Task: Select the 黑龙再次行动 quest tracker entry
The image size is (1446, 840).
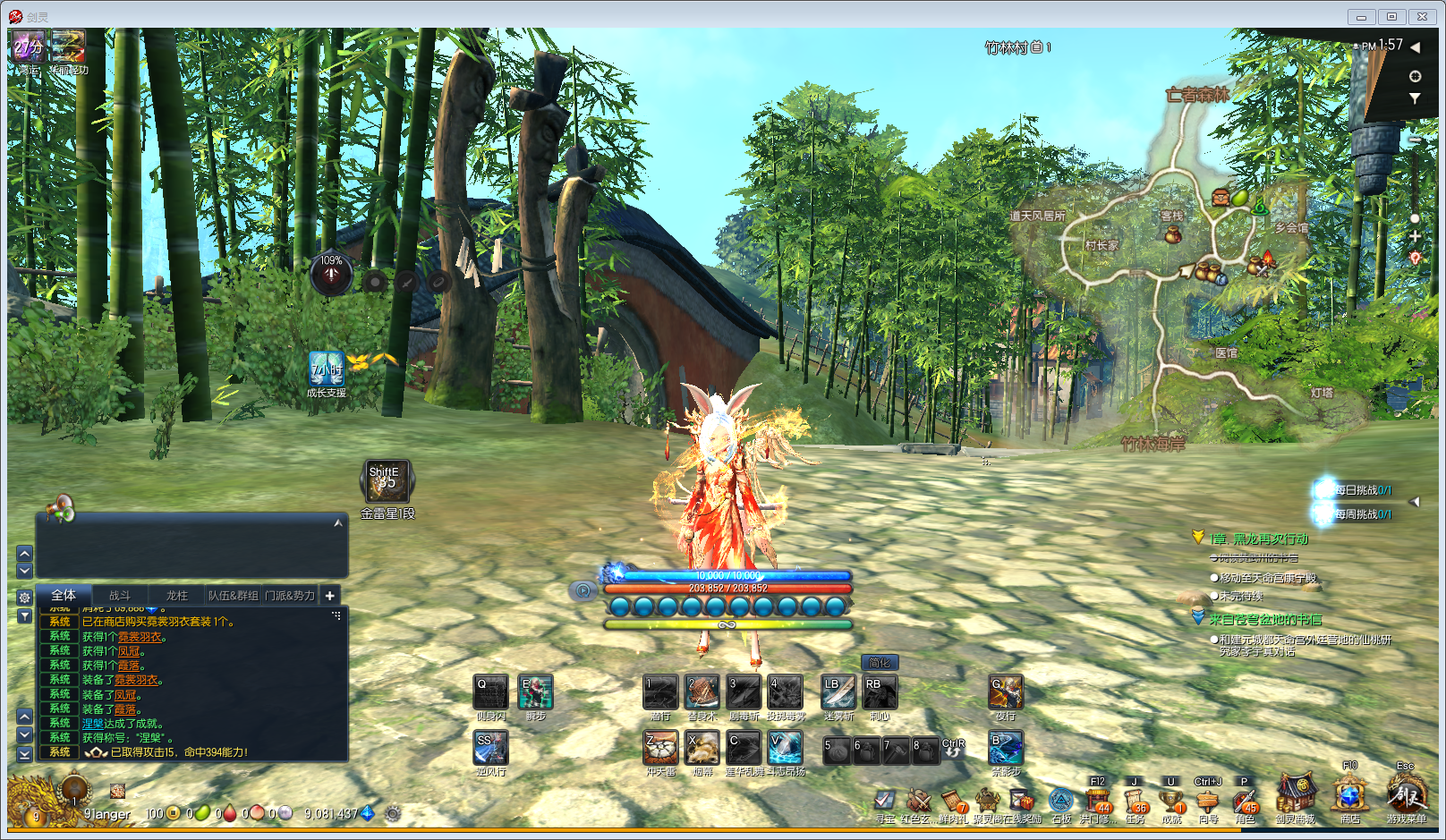Action: coord(1259,539)
